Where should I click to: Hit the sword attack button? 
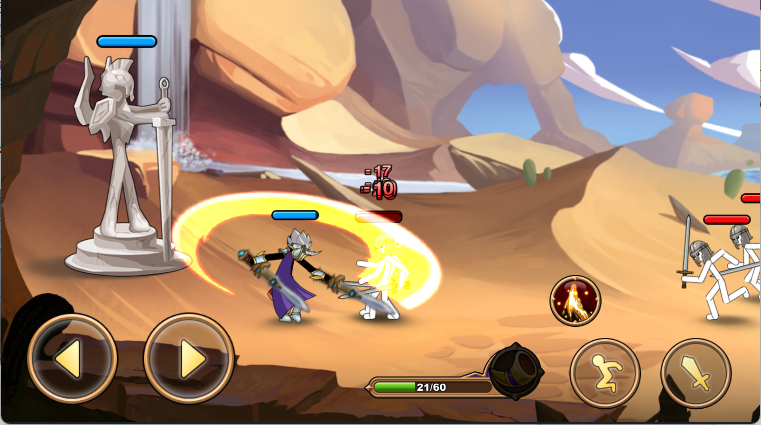(696, 373)
